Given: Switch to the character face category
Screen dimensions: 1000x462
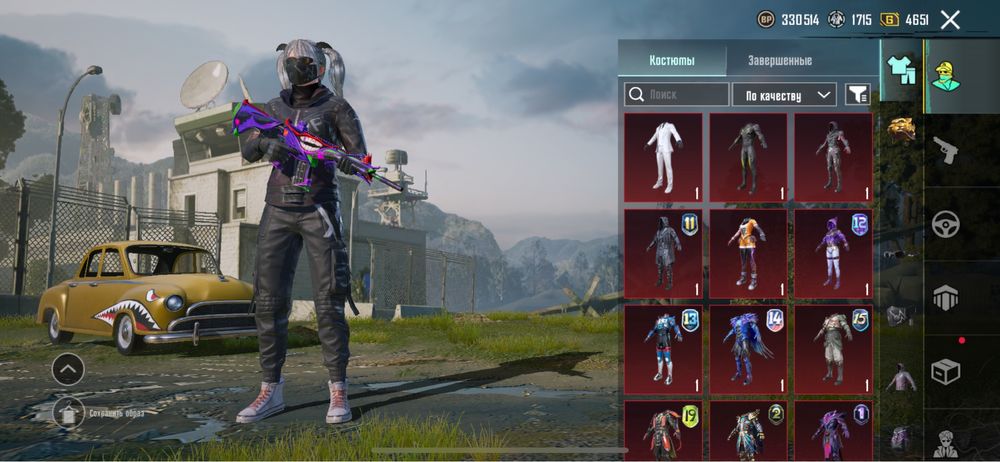Looking at the screenshot, I should point(945,72).
